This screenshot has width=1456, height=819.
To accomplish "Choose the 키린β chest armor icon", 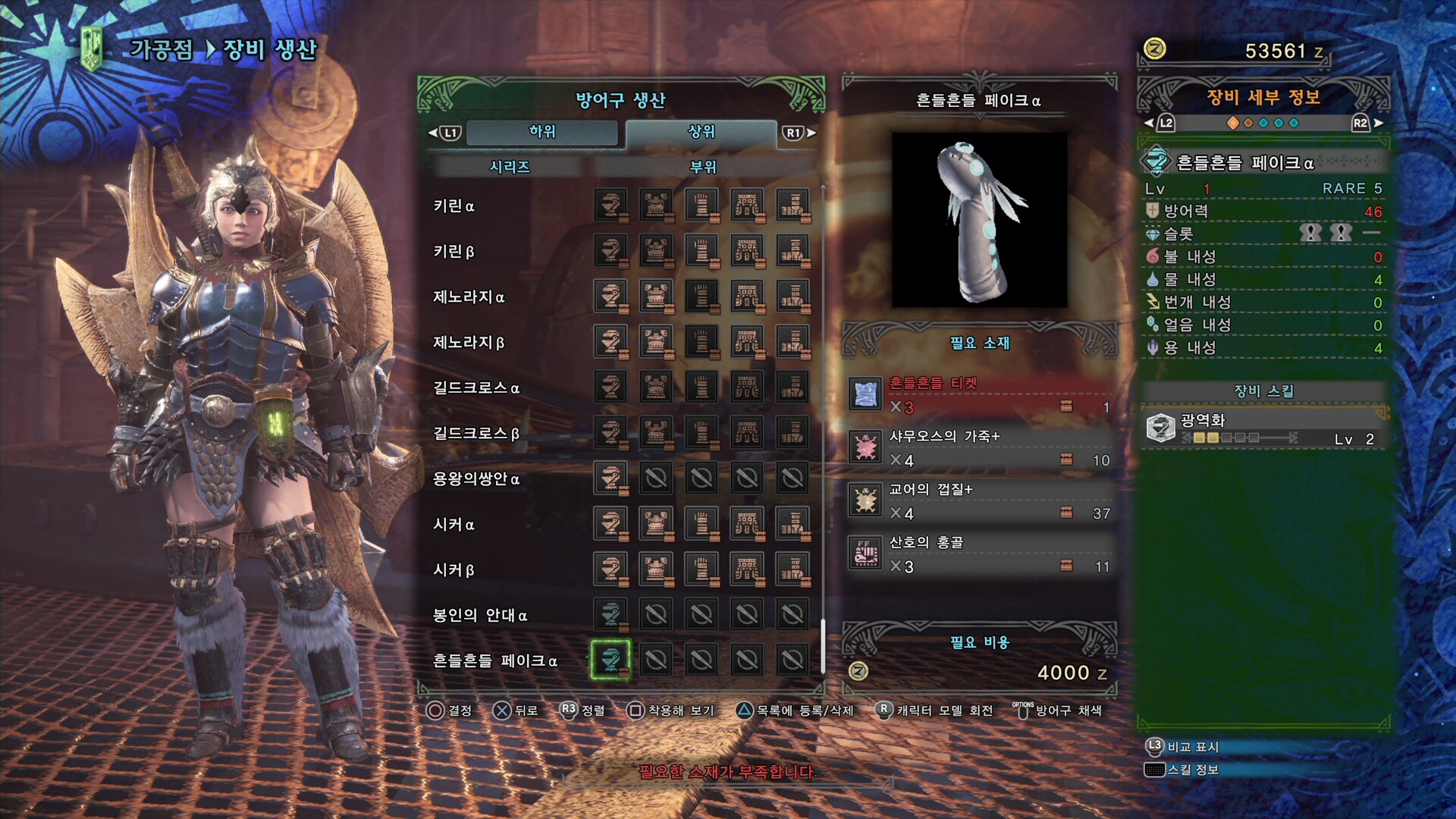I will [656, 251].
